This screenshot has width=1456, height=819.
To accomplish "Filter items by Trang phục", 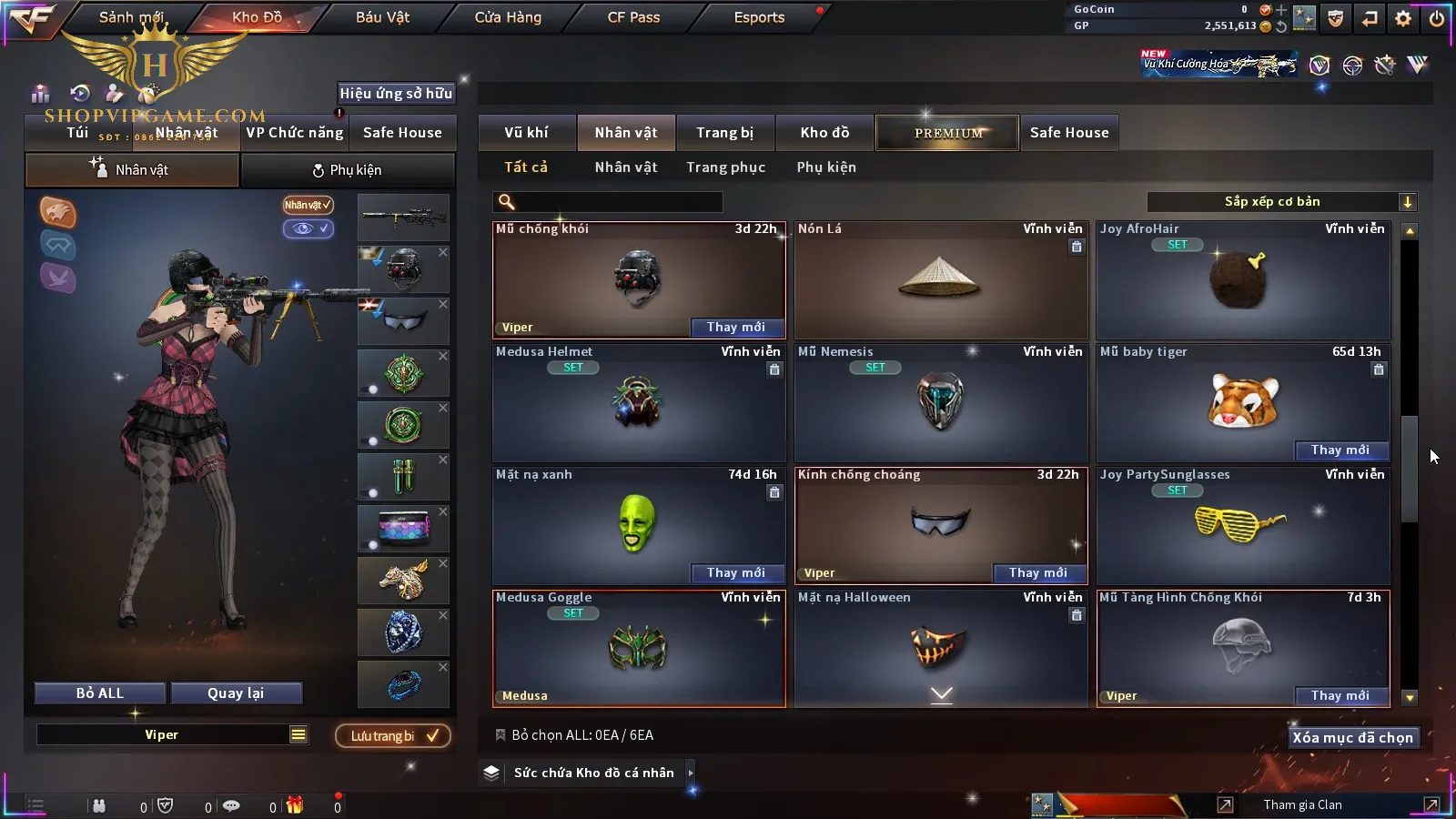I will (725, 167).
